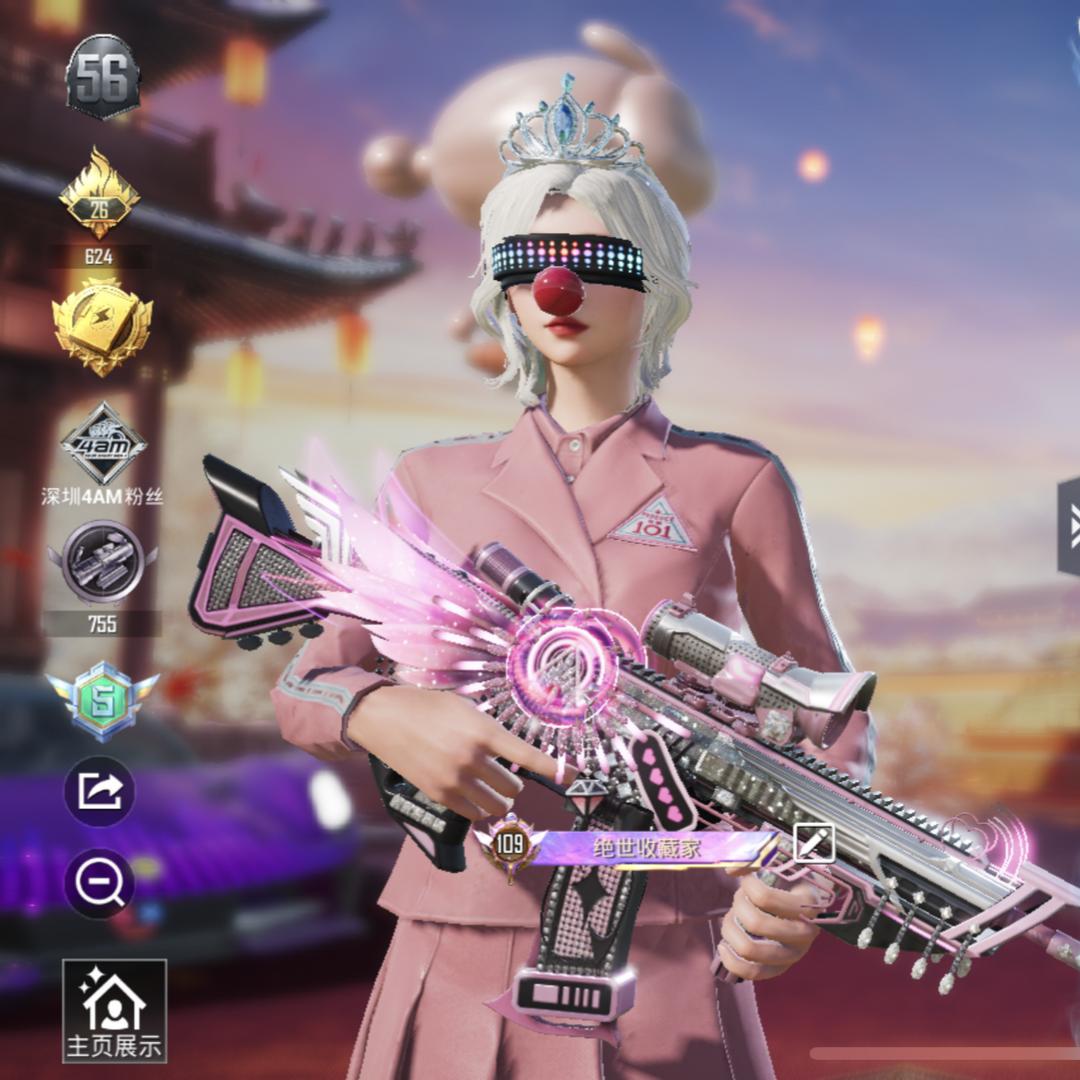Open 主页展示 homepage display

(114, 1010)
